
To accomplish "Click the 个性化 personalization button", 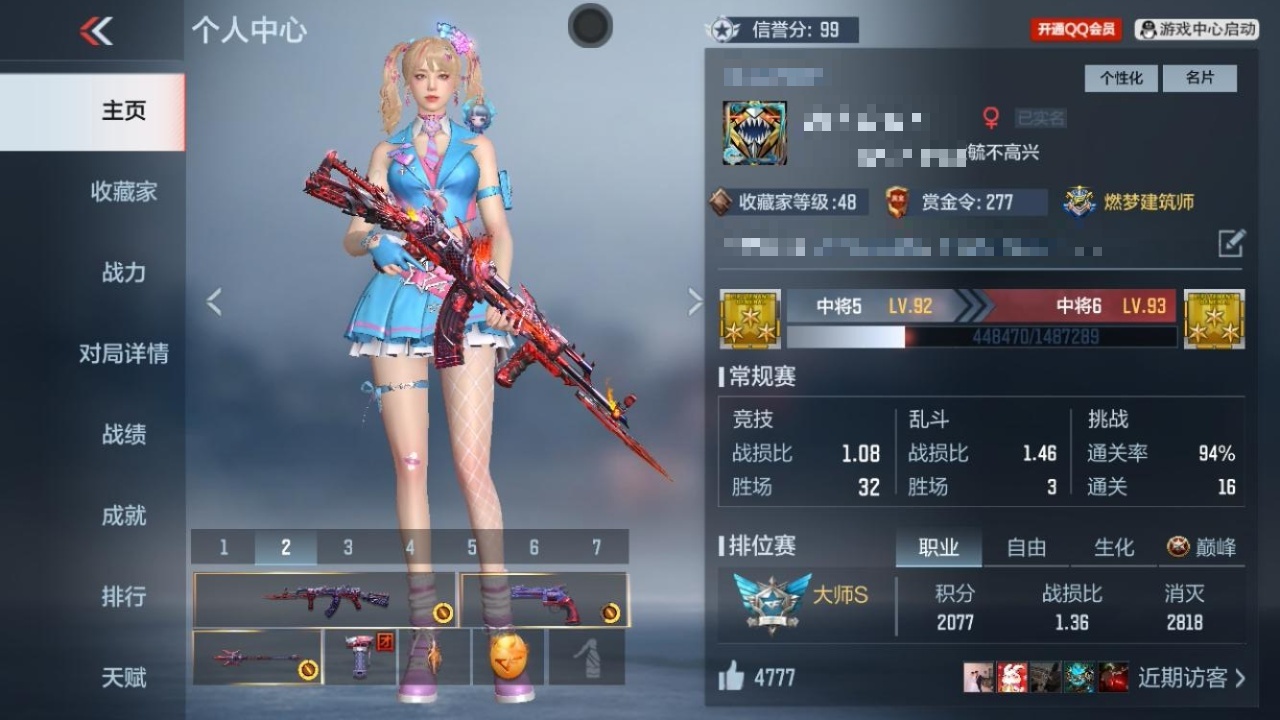I will point(1121,78).
